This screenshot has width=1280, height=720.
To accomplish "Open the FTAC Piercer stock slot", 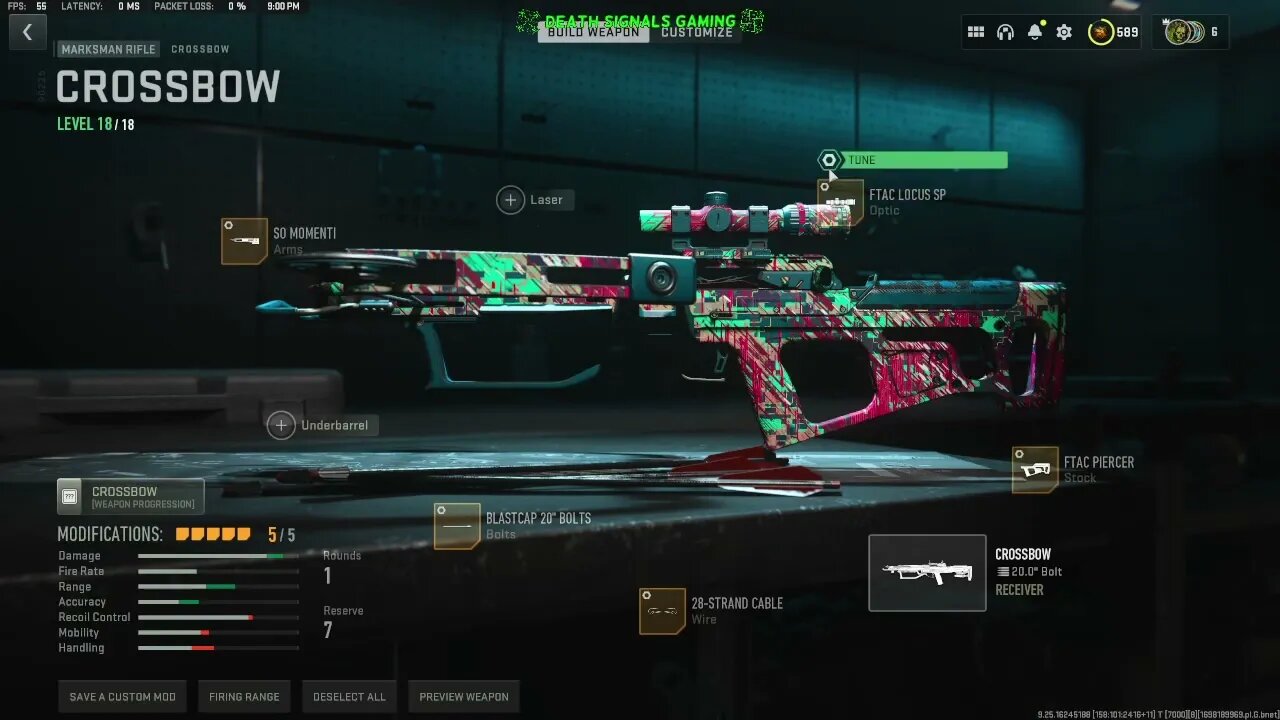I will click(1035, 470).
